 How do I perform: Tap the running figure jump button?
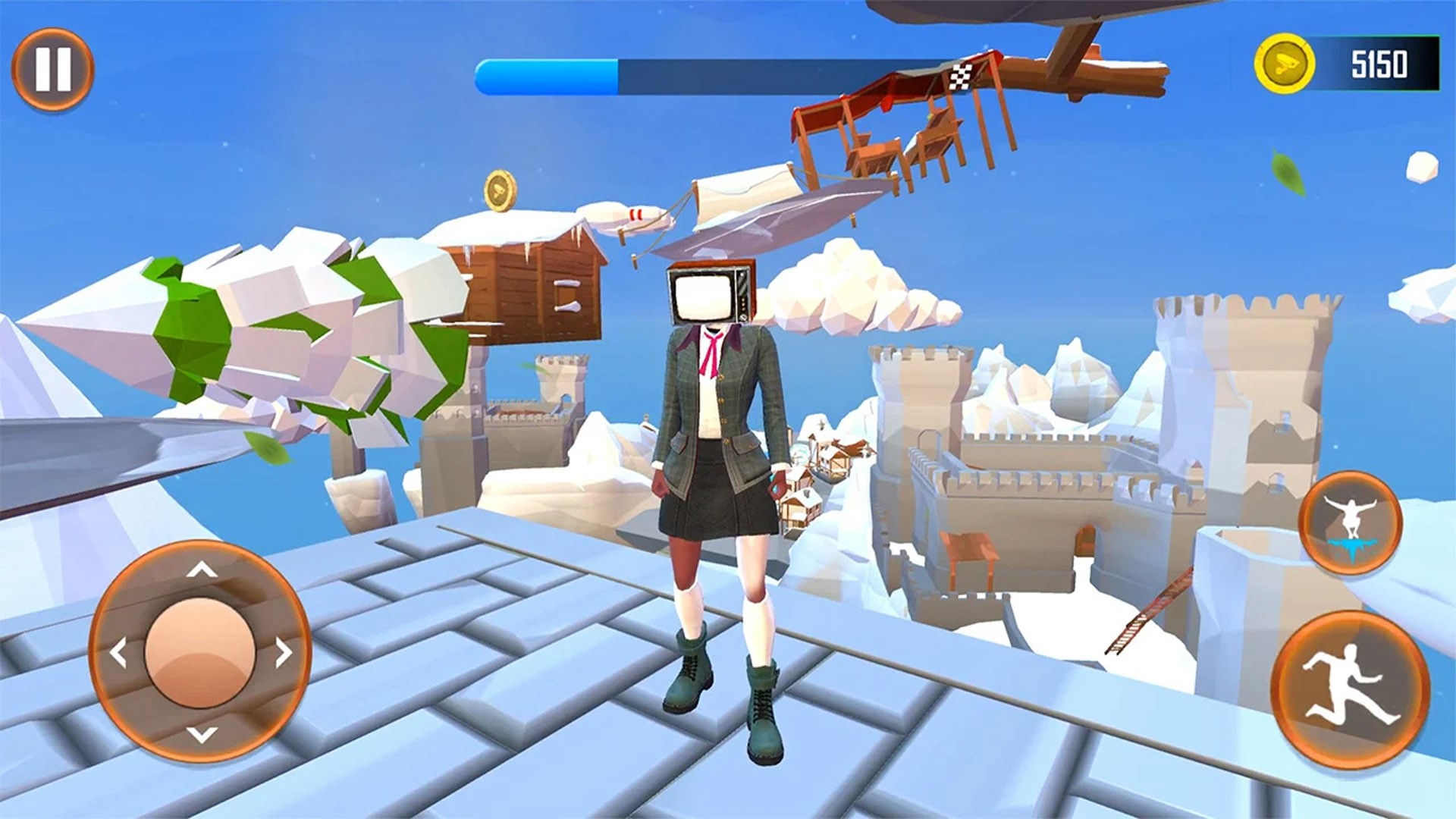[x=1350, y=689]
